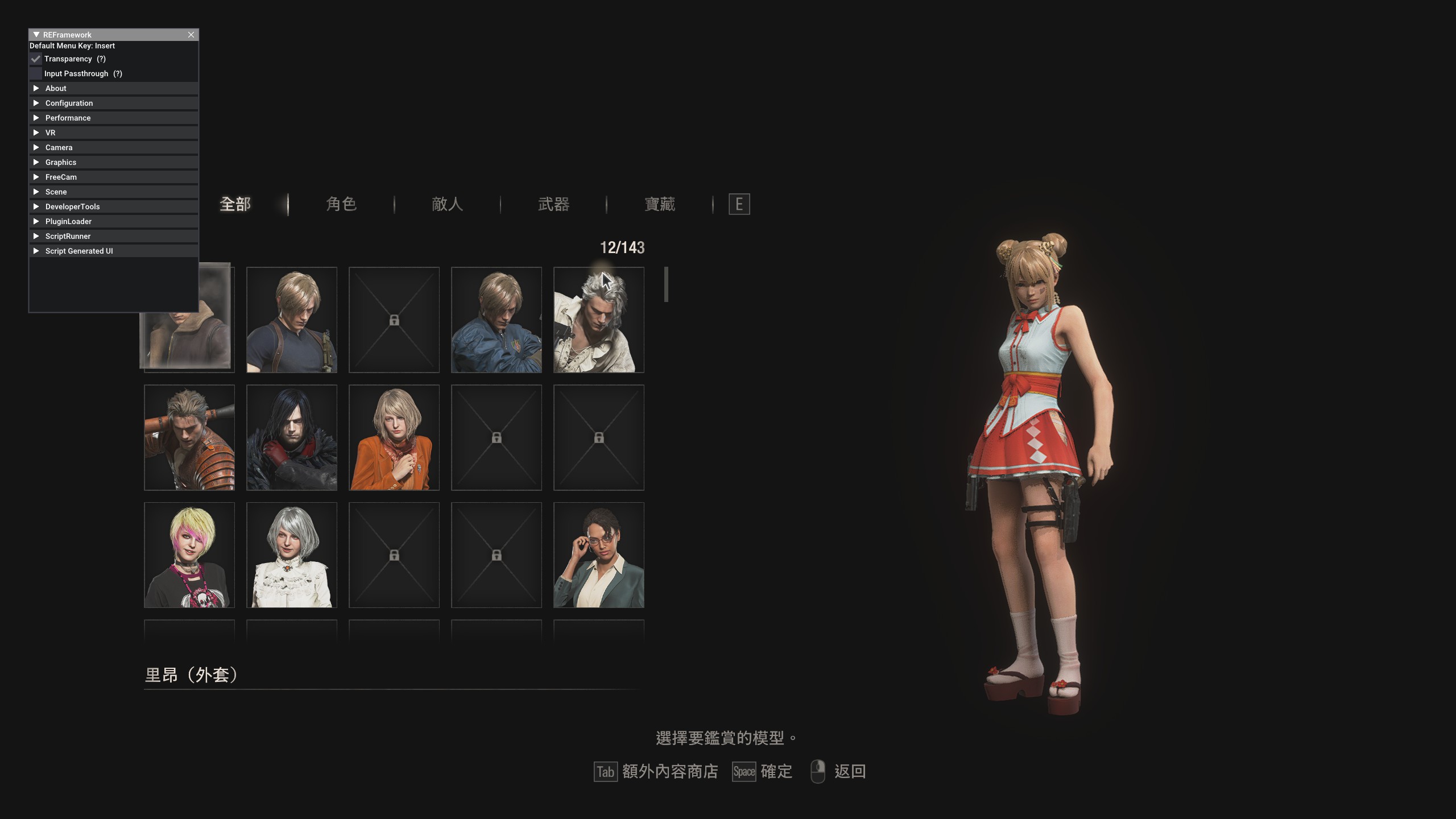Select the black-haired feathered coat model
The width and height of the screenshot is (1456, 819).
[291, 437]
